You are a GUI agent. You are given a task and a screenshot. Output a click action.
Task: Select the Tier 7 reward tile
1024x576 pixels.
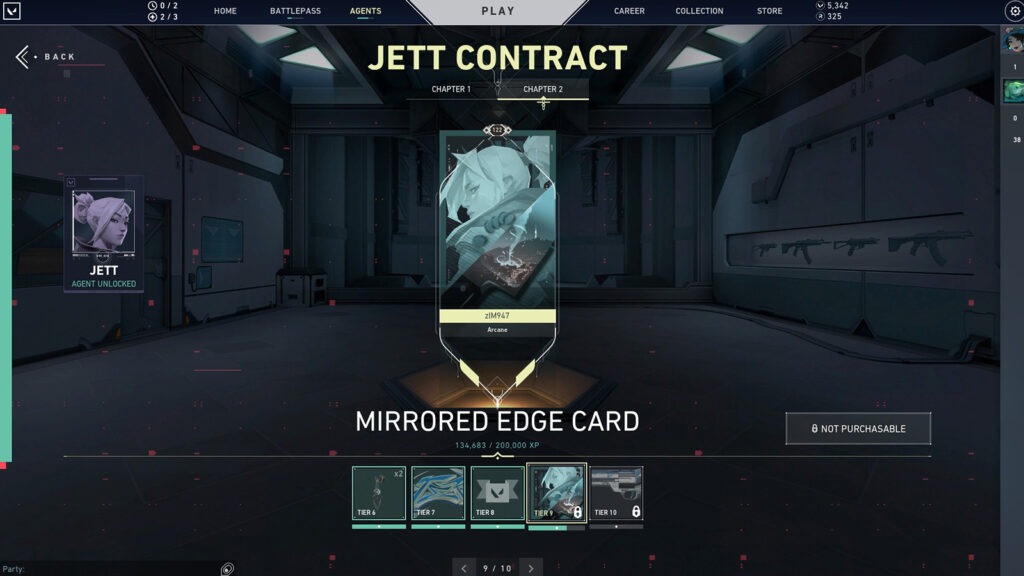(x=438, y=493)
